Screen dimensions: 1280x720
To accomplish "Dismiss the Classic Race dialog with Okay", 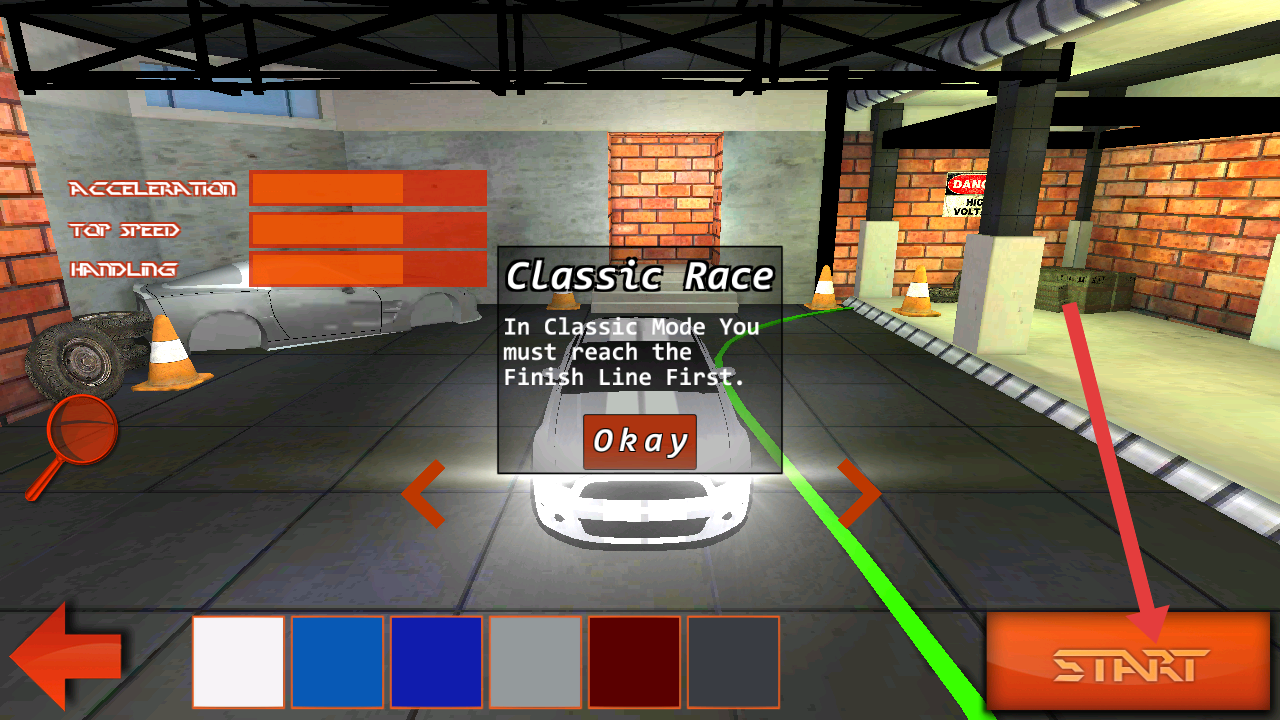I will click(640, 441).
